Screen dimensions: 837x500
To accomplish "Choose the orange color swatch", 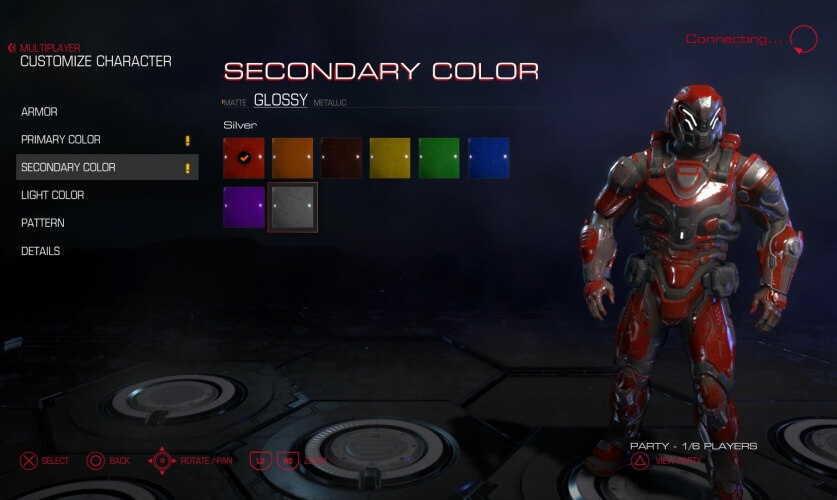I will pos(293,158).
